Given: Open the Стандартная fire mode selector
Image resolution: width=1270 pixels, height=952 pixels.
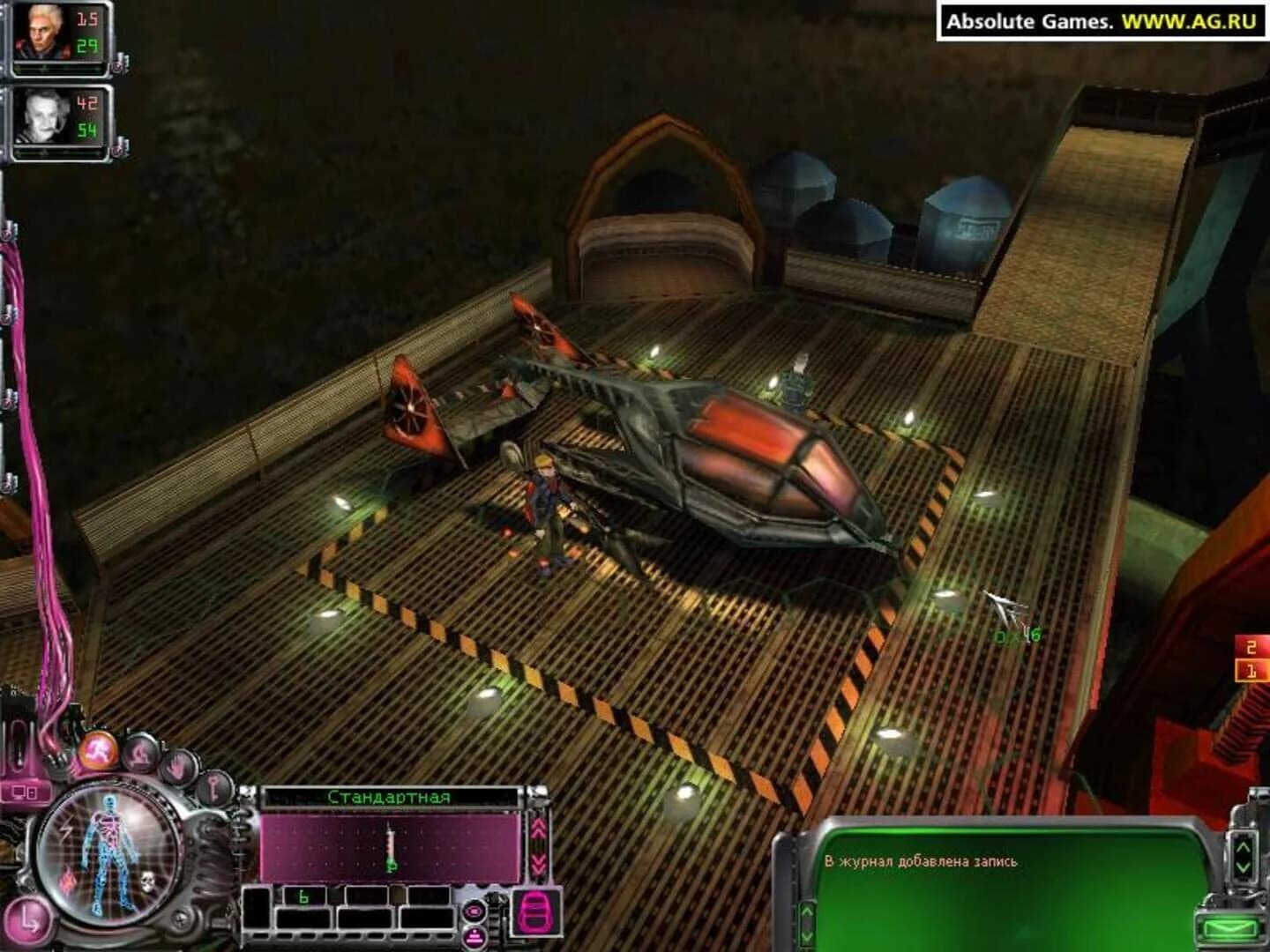Looking at the screenshot, I should point(392,795).
